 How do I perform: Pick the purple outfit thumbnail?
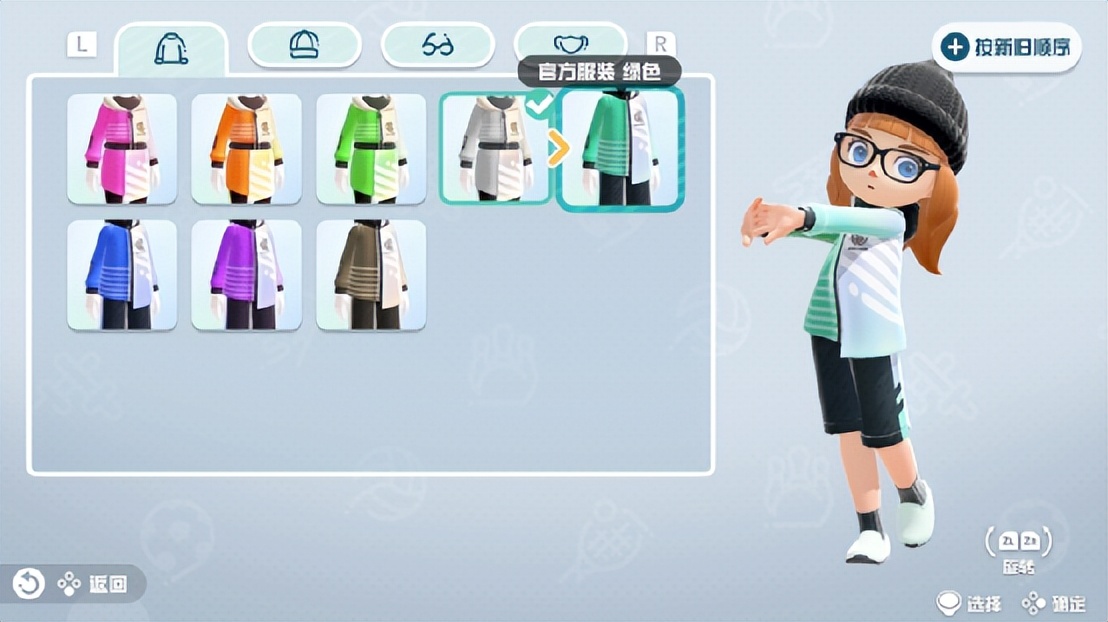246,275
